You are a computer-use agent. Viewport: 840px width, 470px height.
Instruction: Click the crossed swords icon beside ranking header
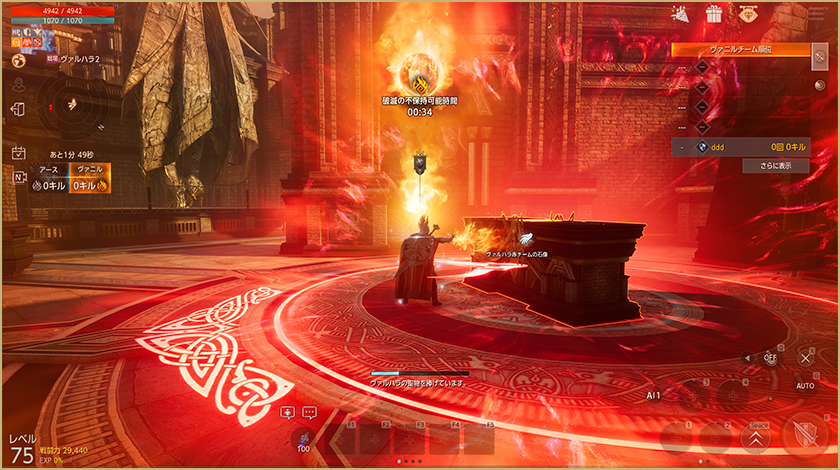coord(821,56)
